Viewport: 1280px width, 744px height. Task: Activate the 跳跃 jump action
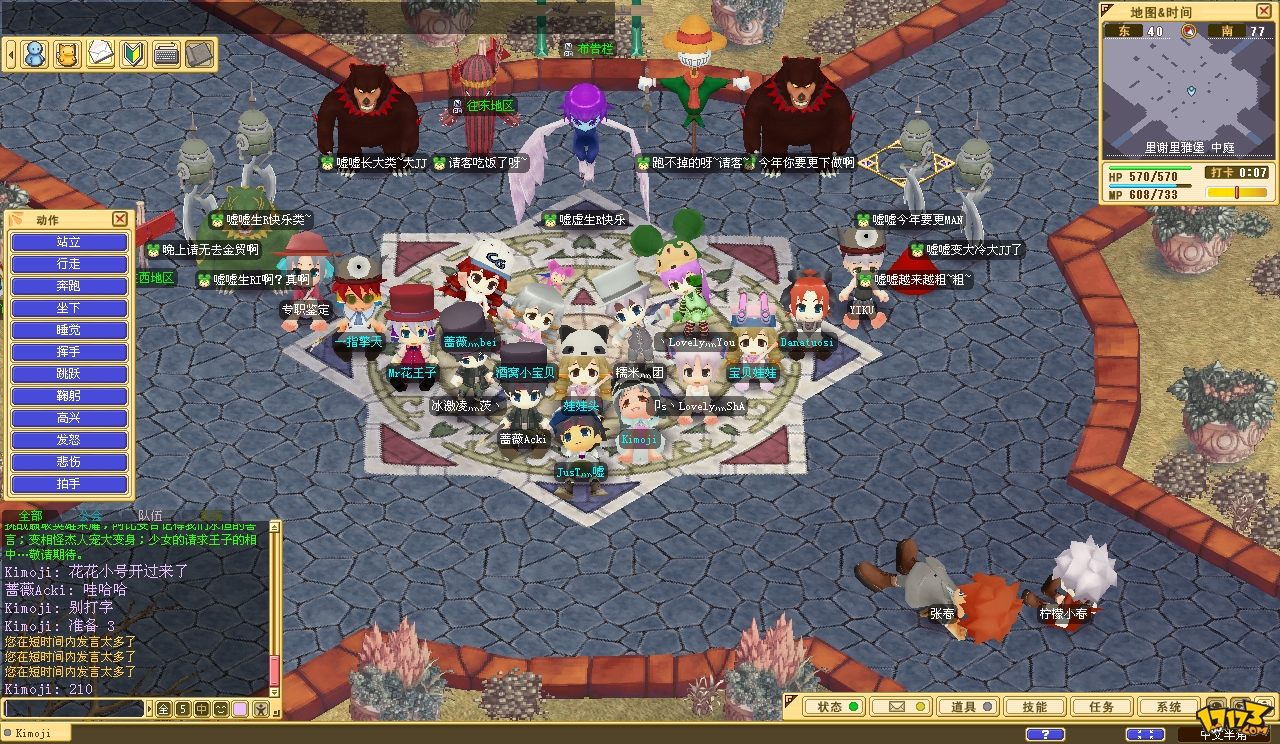[x=69, y=374]
